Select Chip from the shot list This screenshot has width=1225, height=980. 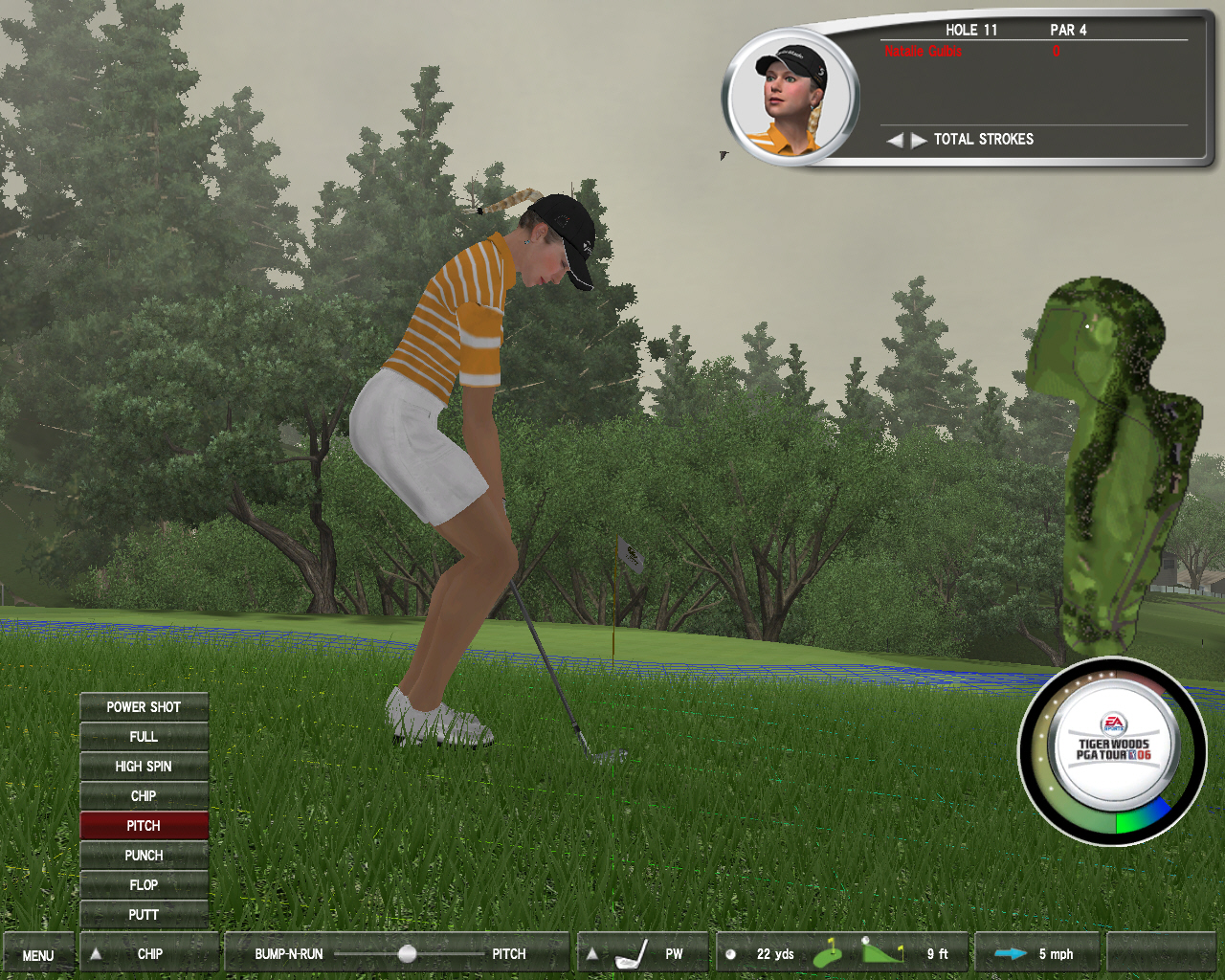pyautogui.click(x=144, y=796)
